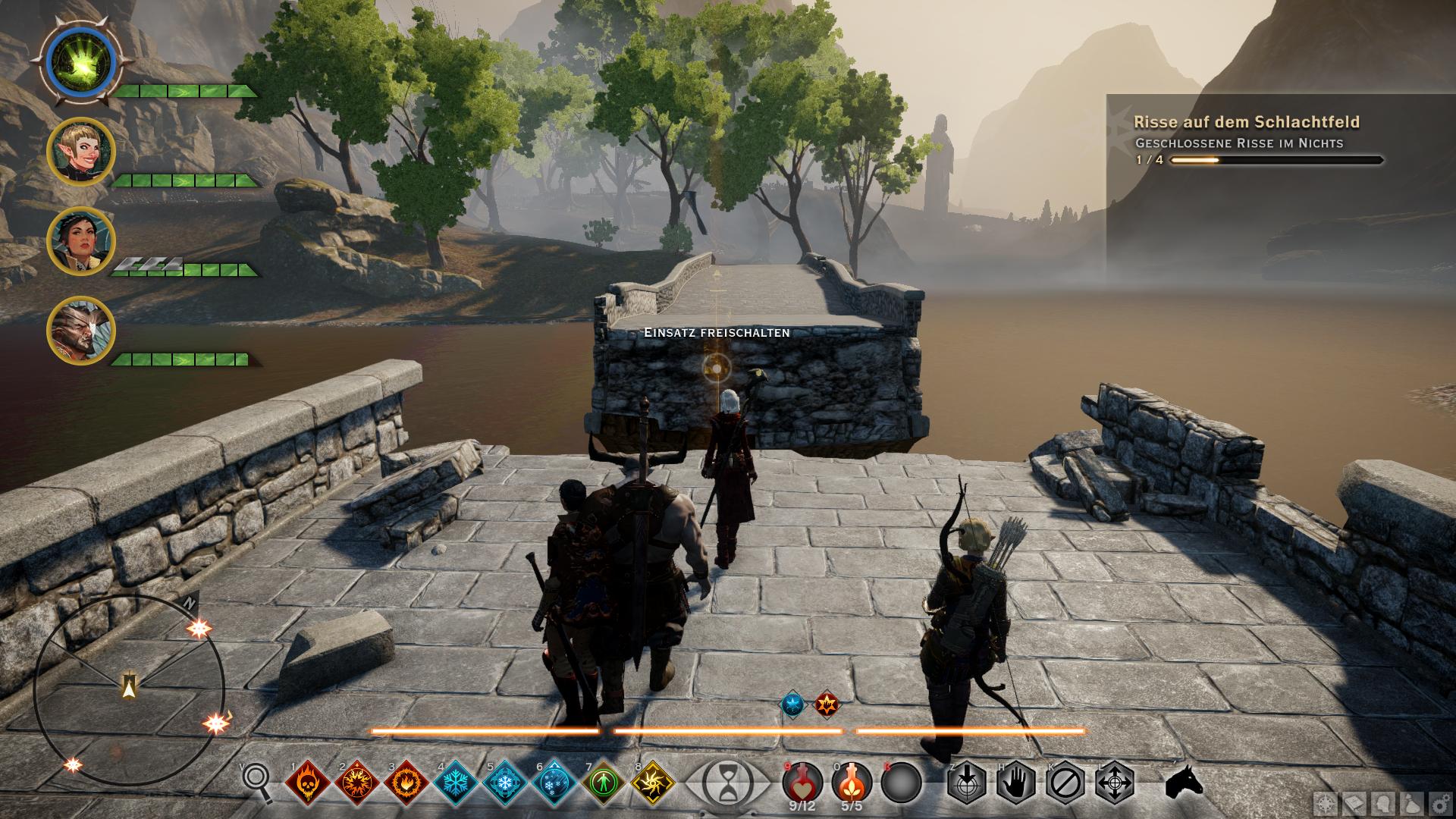This screenshot has width=1456, height=819.
Task: Use the yellow swirling sun ability
Action: pos(651,782)
